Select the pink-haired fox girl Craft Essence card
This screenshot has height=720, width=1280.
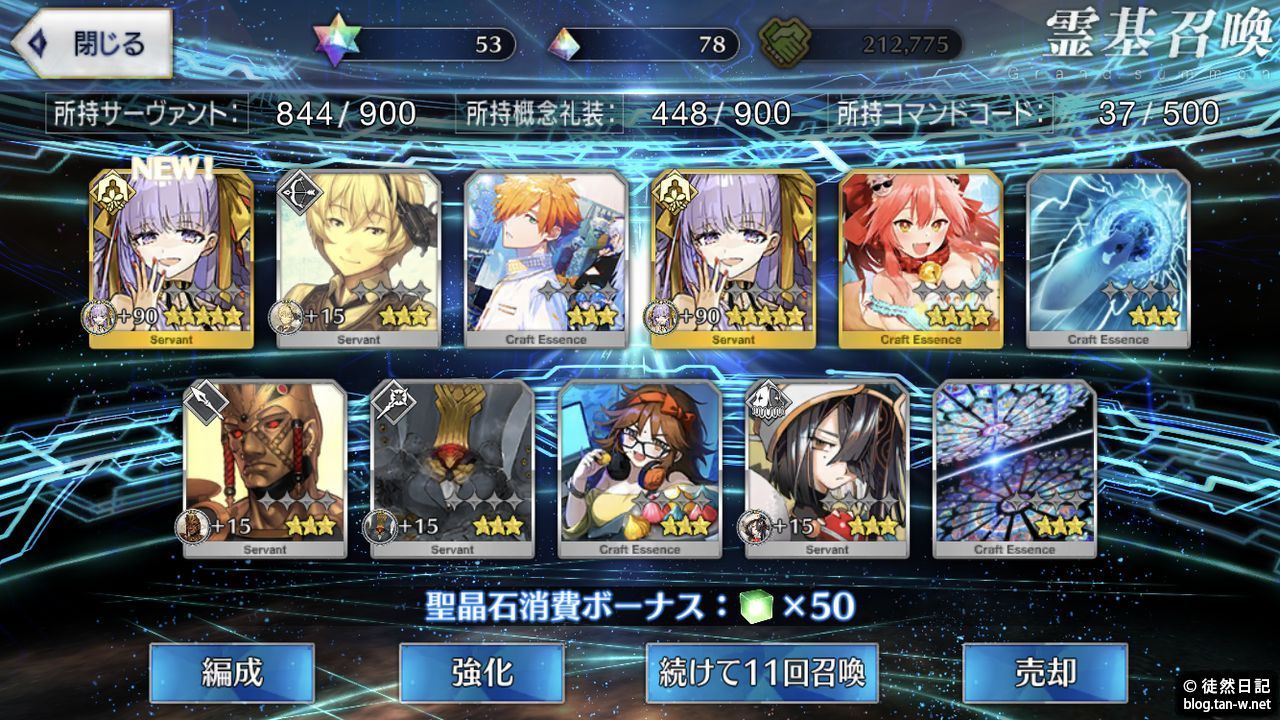pos(921,258)
